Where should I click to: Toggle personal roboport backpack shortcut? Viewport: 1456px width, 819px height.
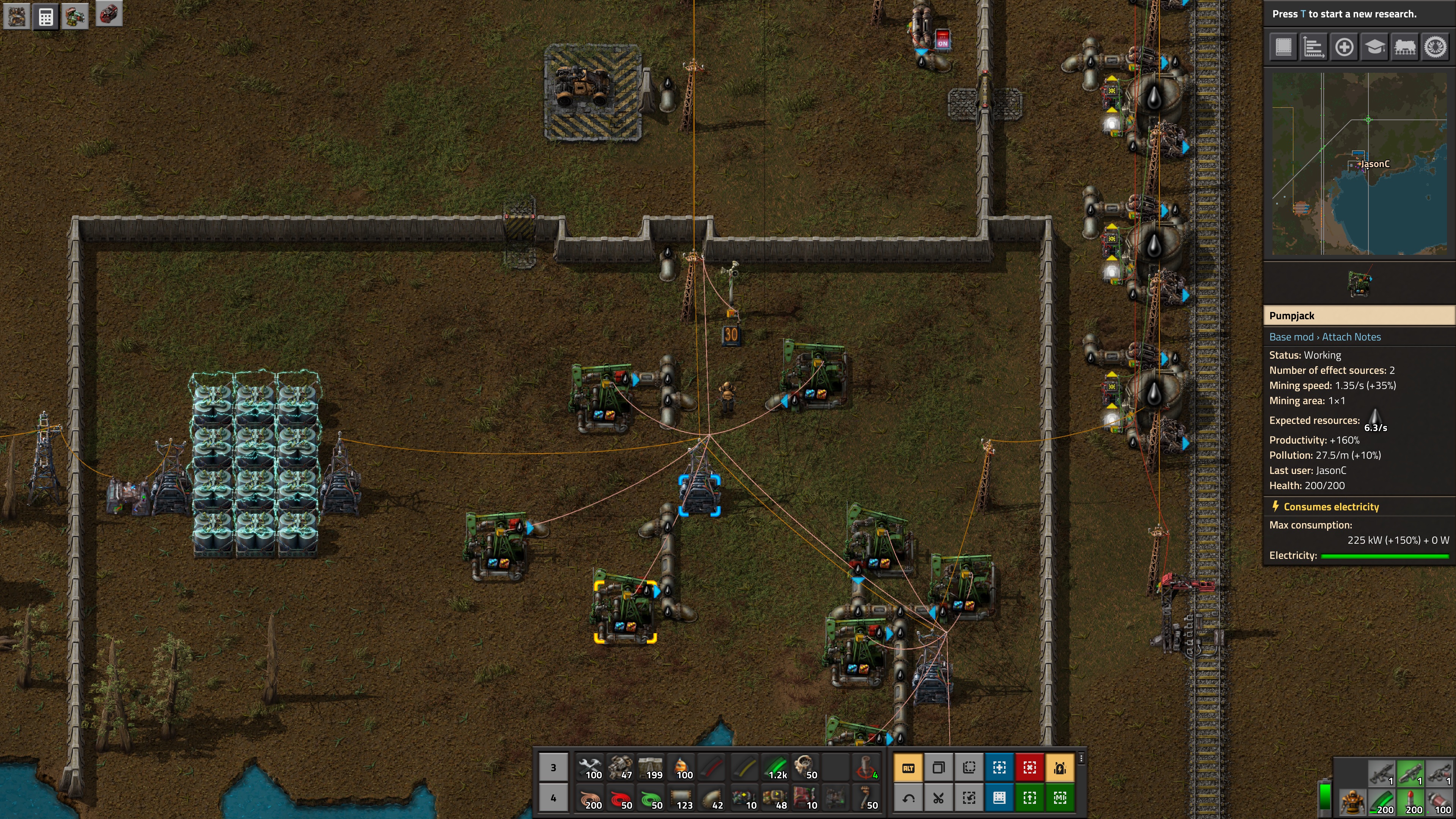pyautogui.click(x=1060, y=767)
